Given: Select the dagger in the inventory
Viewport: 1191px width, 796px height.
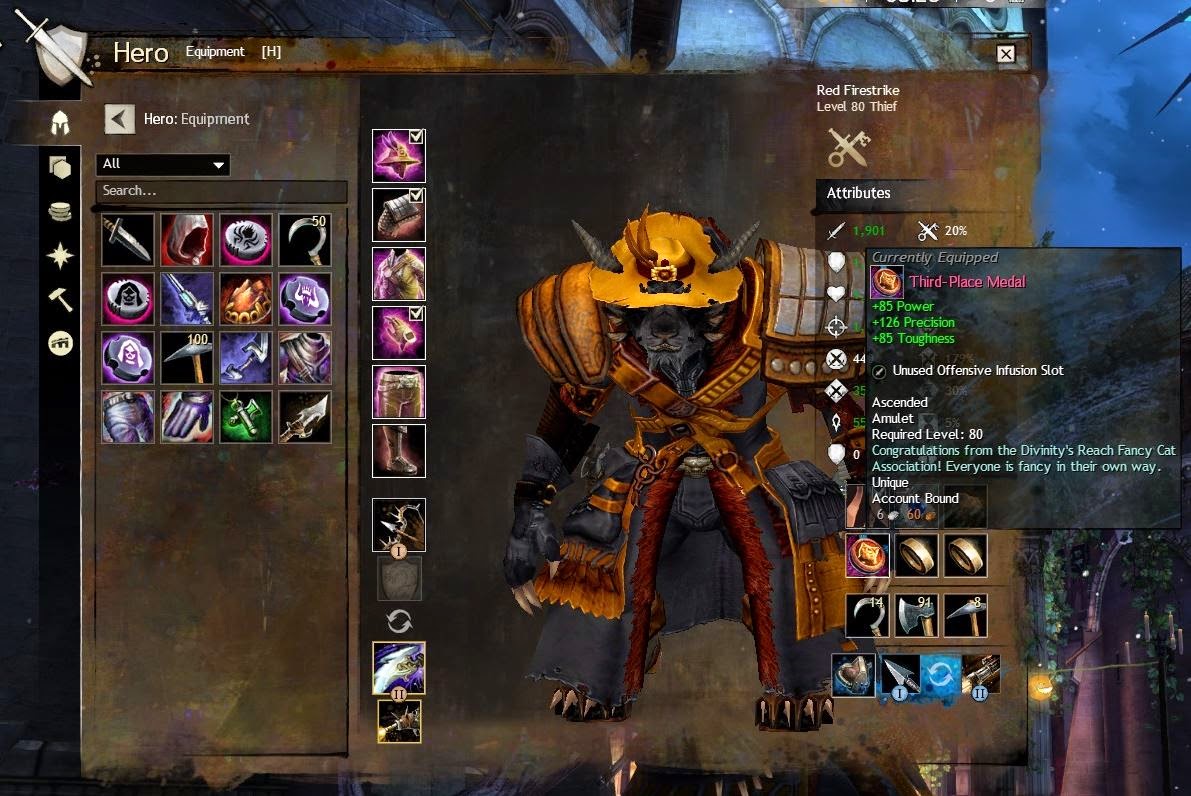Looking at the screenshot, I should pos(127,240).
